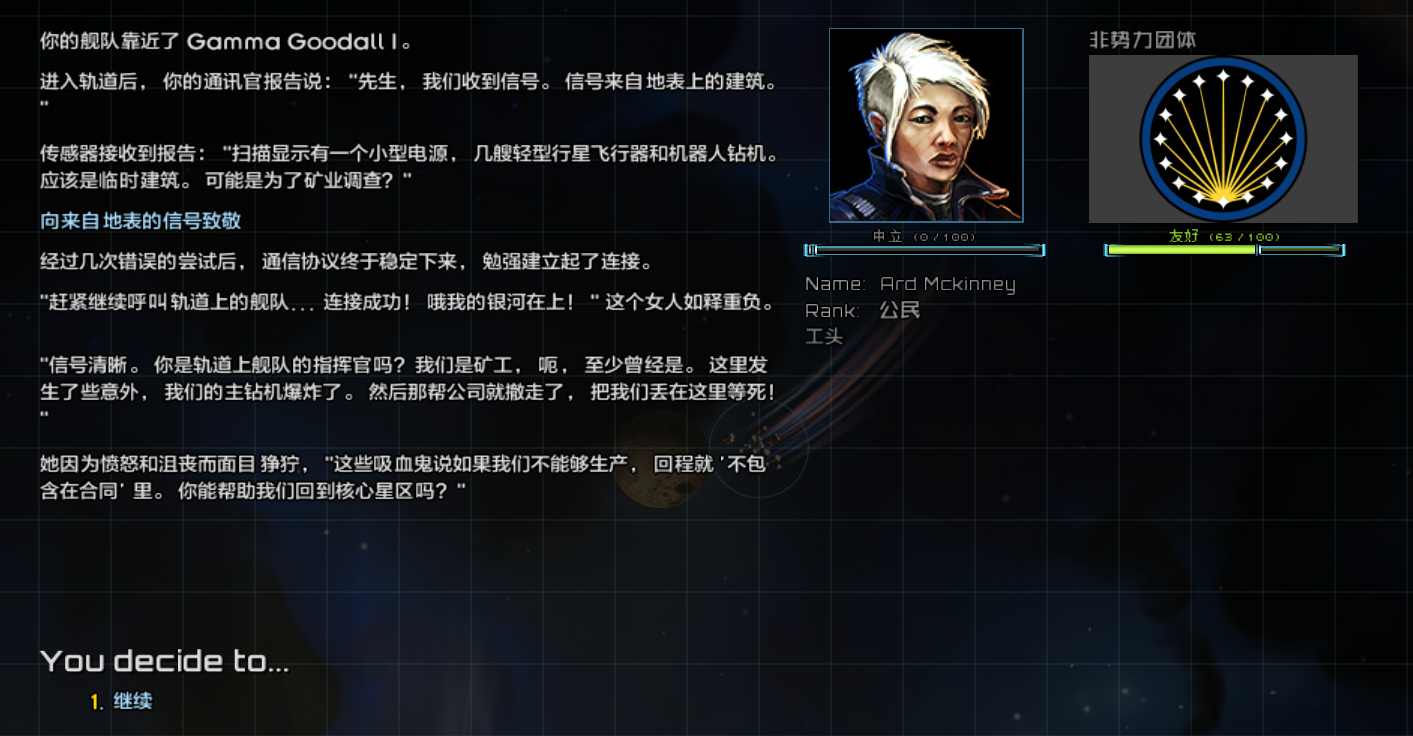Click the golden sunburst insignia
Image resolution: width=1413 pixels, height=736 pixels.
pyautogui.click(x=1221, y=139)
